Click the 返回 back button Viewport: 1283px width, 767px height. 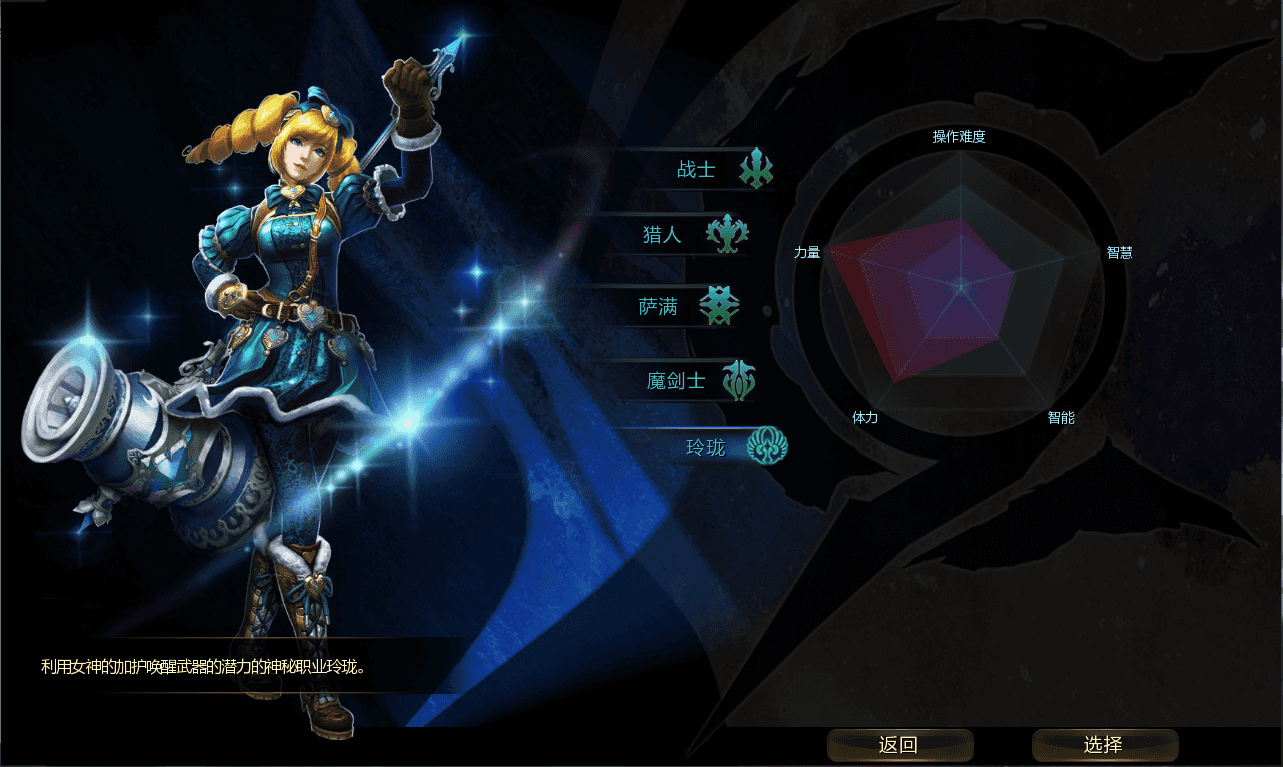[x=899, y=745]
